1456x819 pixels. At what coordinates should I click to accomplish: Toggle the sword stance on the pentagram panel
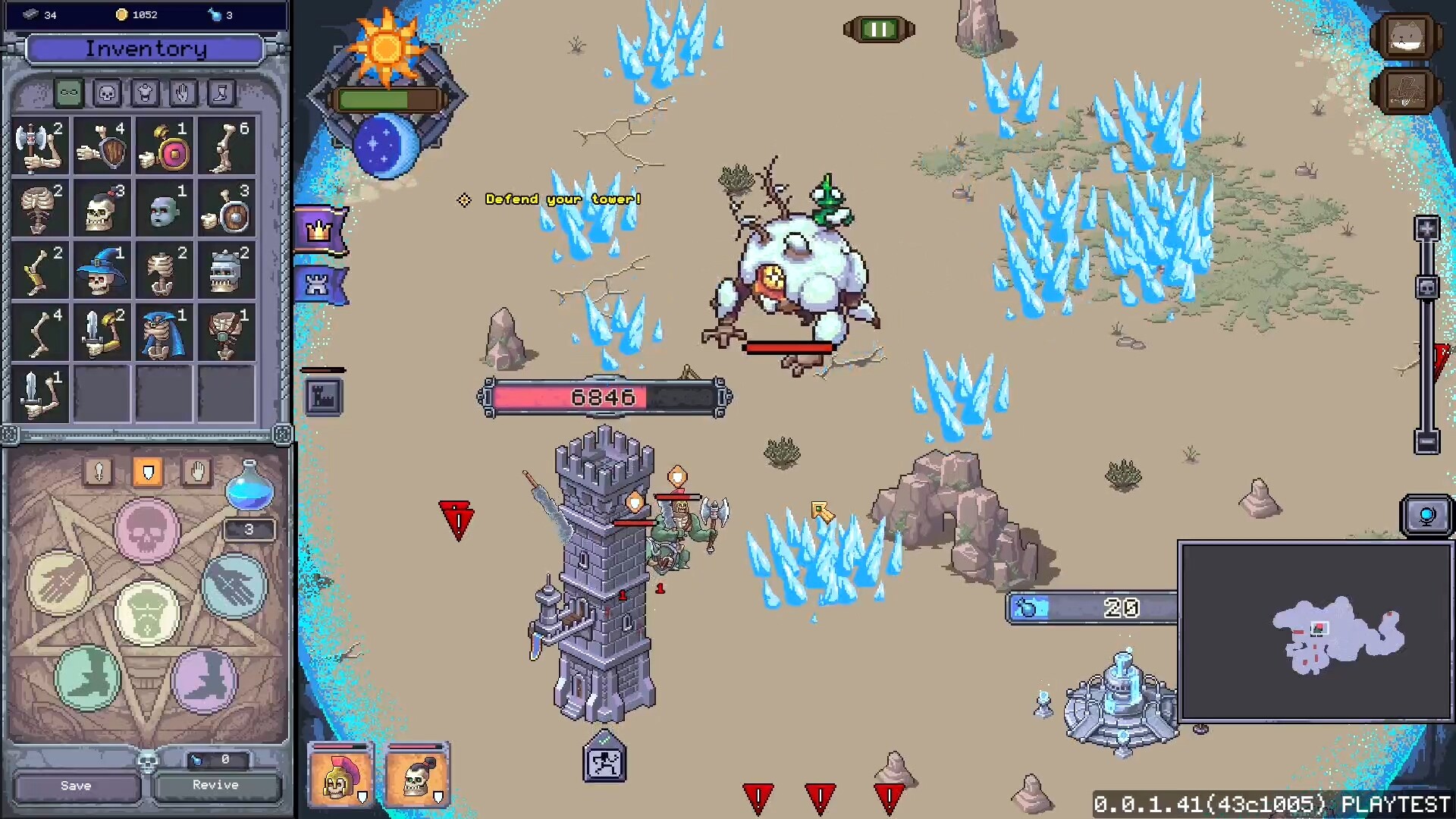click(x=99, y=472)
